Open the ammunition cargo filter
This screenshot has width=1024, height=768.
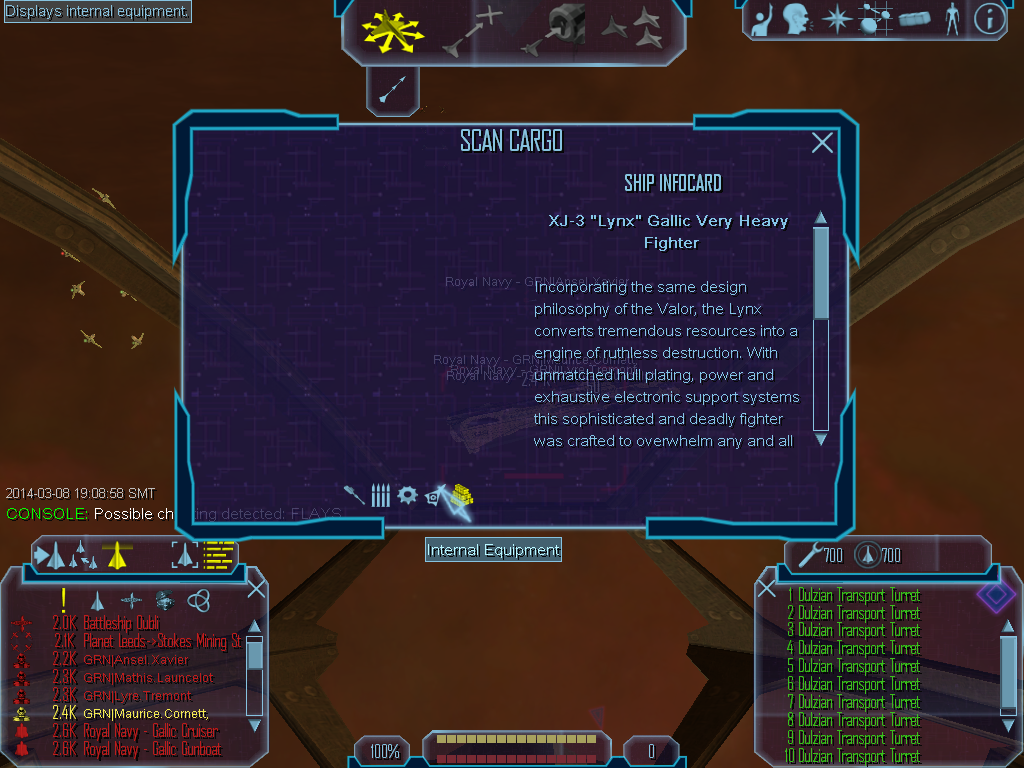point(380,495)
